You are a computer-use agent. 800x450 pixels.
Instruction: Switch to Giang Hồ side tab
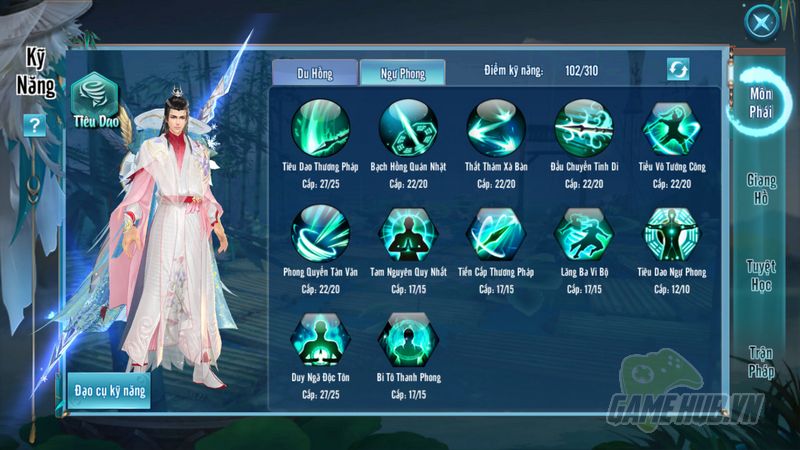pos(762,188)
